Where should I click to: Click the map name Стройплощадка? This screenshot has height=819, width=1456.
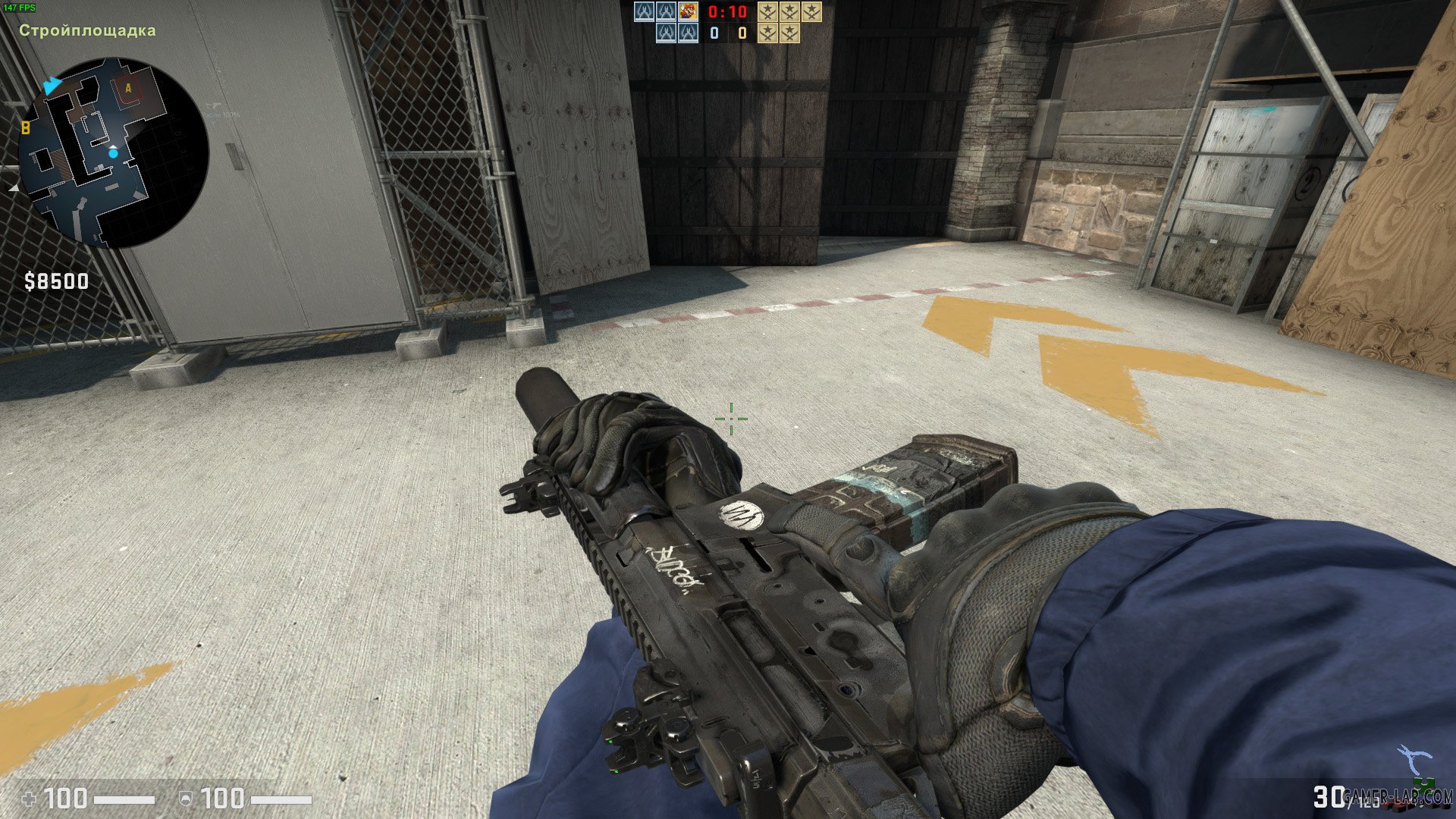click(86, 30)
